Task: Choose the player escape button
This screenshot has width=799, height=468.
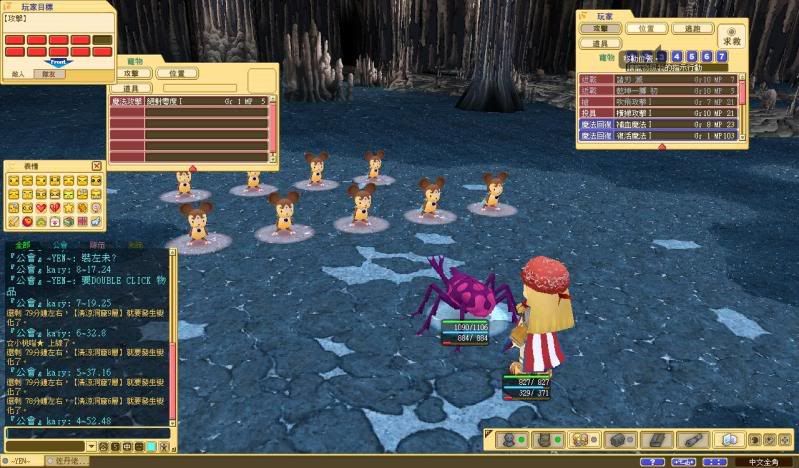Action: point(693,29)
